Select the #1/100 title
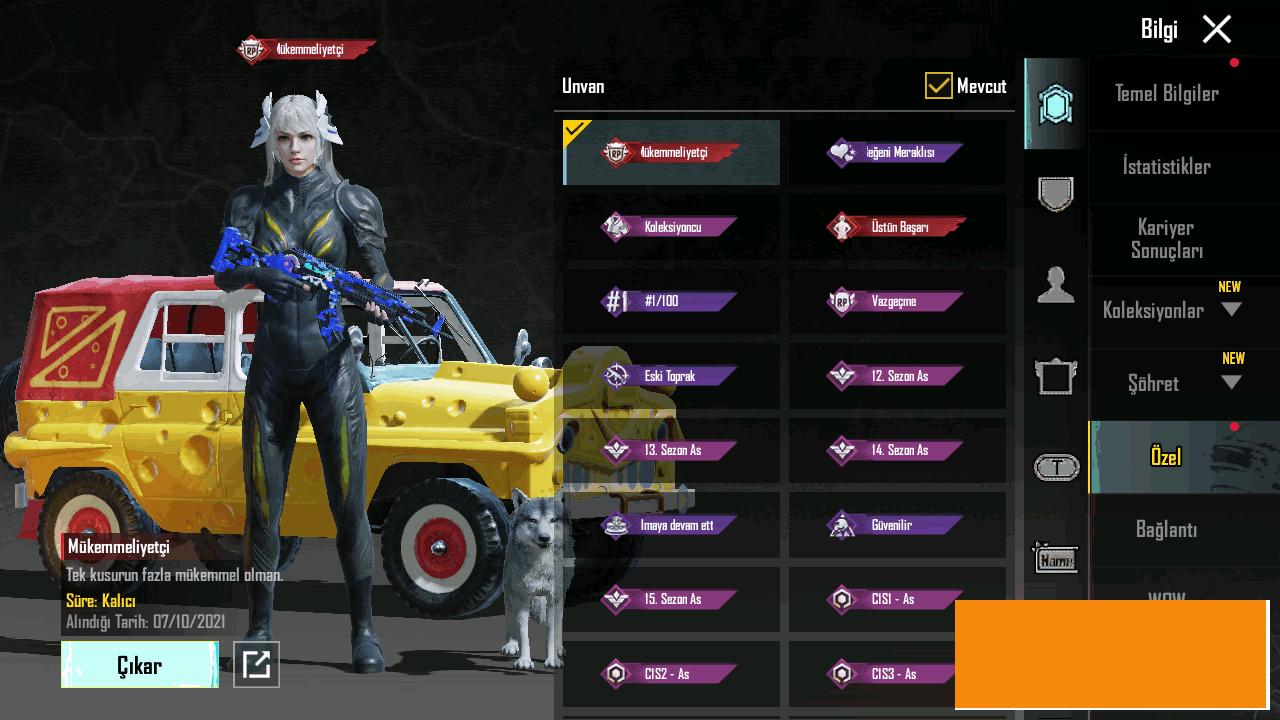 coord(671,301)
